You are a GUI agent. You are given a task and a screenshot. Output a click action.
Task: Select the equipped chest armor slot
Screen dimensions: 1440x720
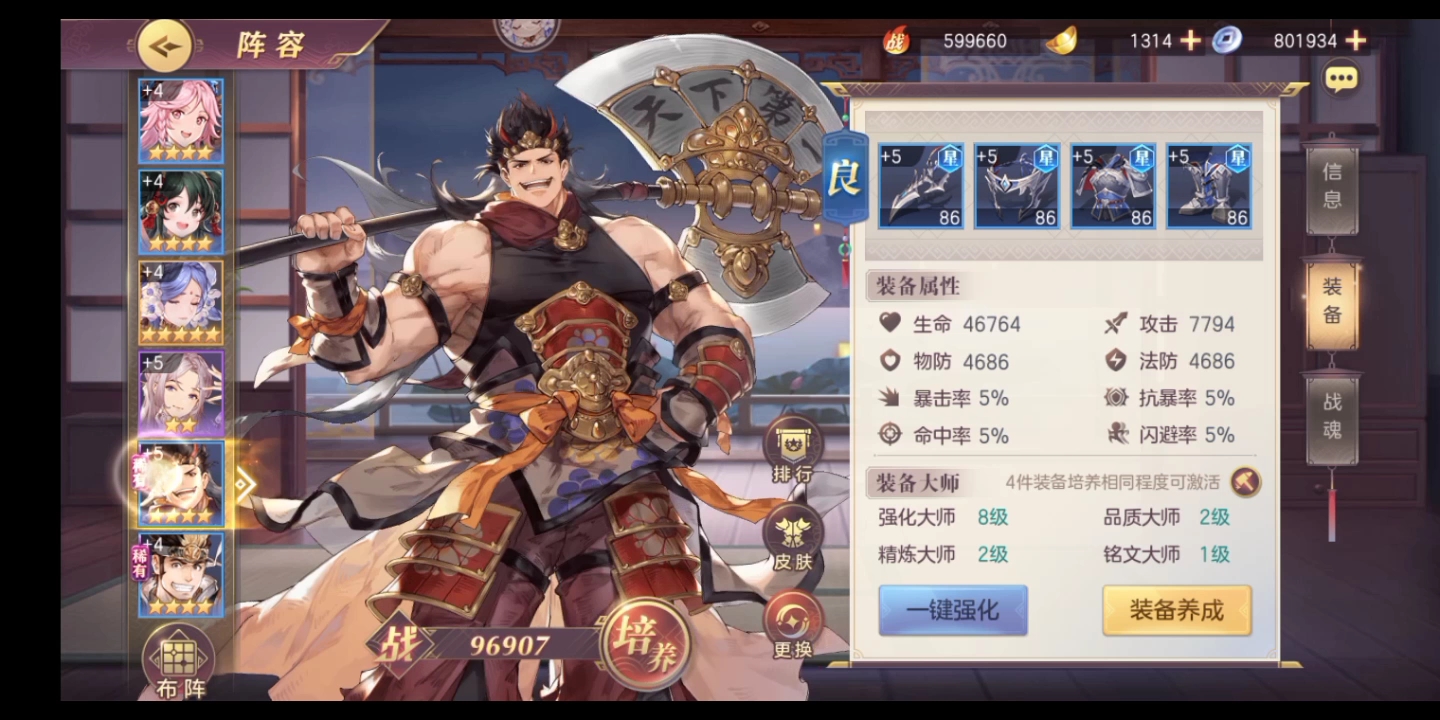[1113, 186]
